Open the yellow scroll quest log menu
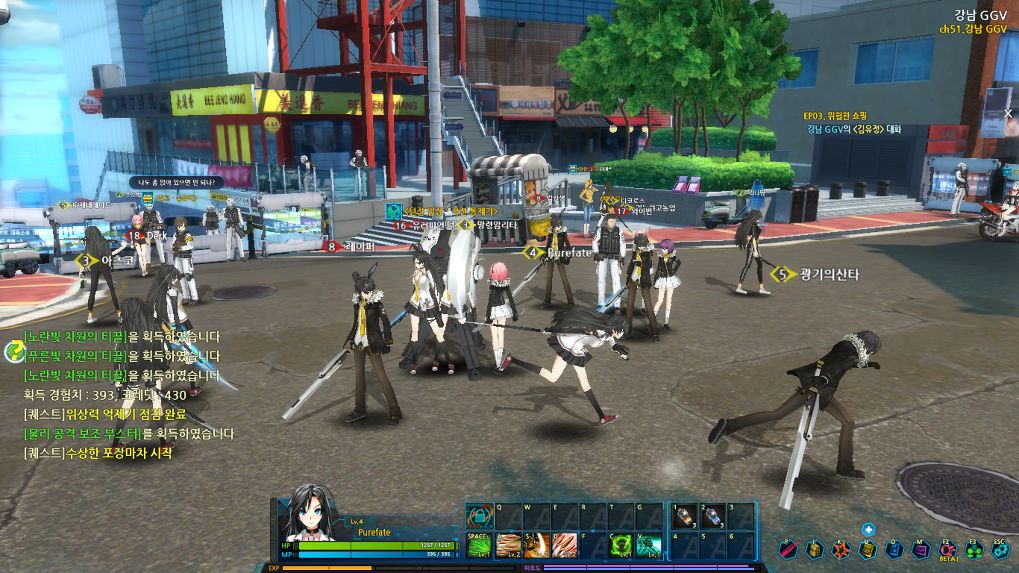The image size is (1019, 573). coord(867,548)
